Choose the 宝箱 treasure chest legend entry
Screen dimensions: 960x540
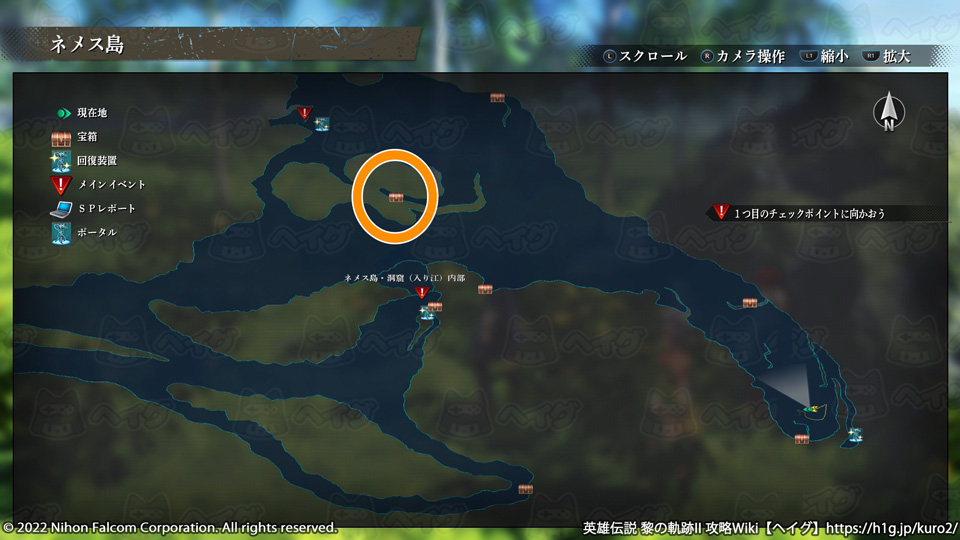coord(80,137)
